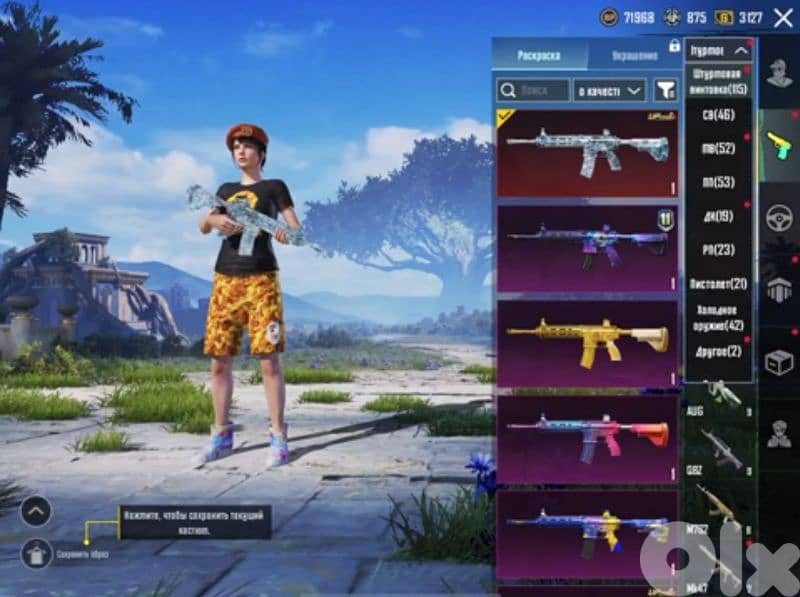This screenshot has width=800, height=597.
Task: Open the character outfit sidebar tab
Action: (779, 73)
